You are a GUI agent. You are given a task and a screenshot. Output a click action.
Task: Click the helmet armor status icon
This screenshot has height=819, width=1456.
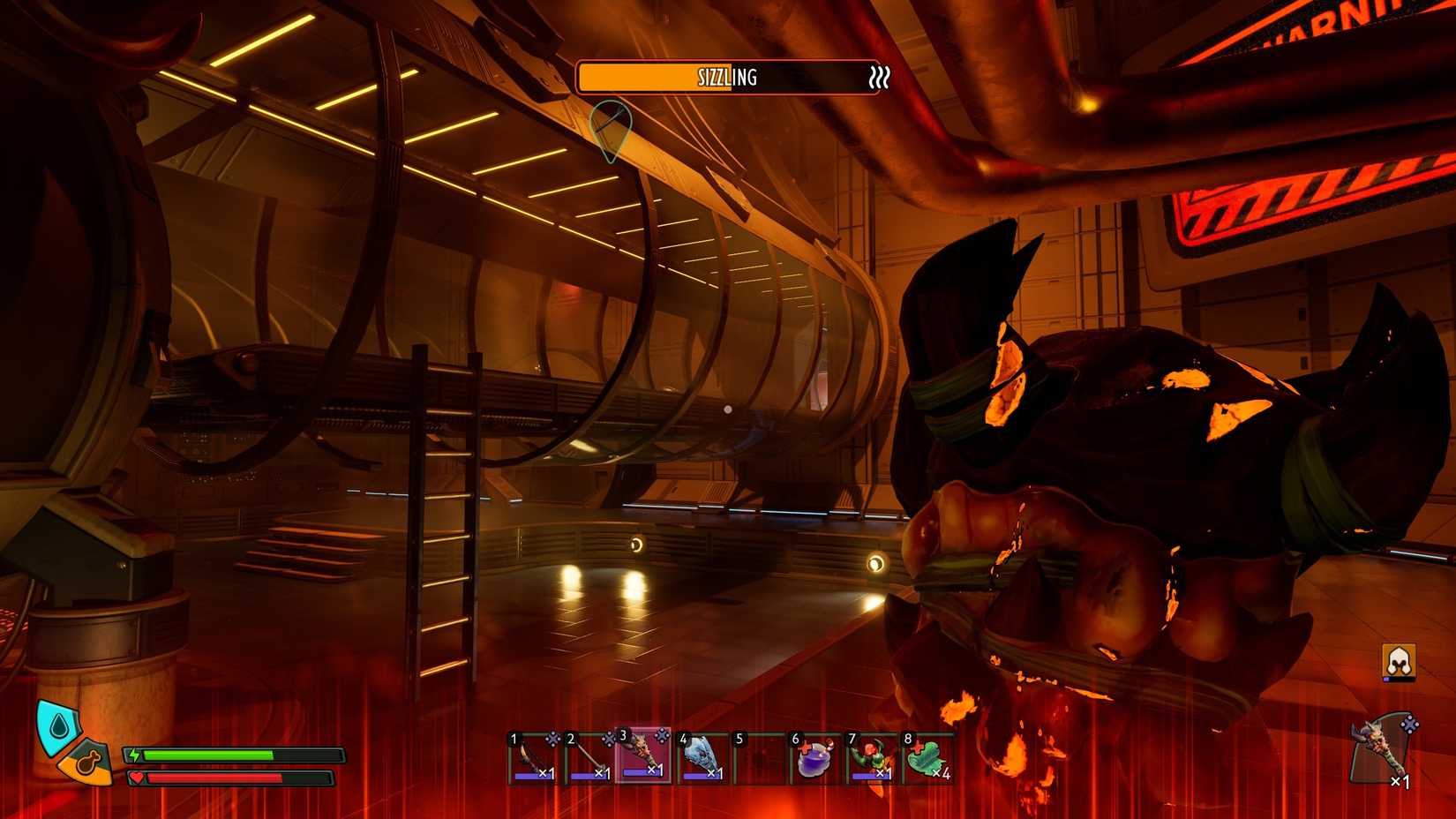point(1399,662)
